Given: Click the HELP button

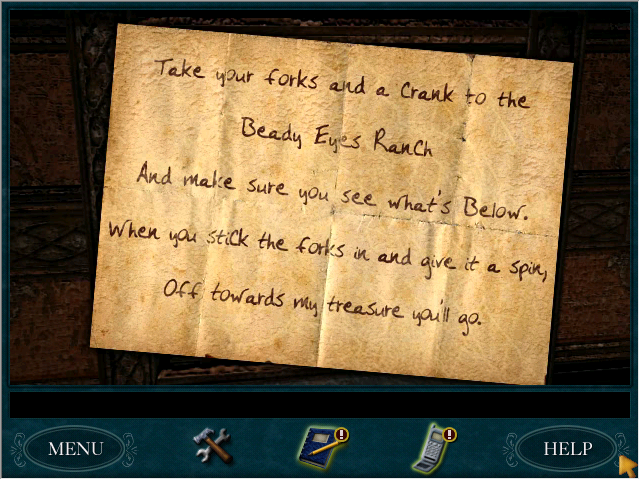Looking at the screenshot, I should click(567, 449).
